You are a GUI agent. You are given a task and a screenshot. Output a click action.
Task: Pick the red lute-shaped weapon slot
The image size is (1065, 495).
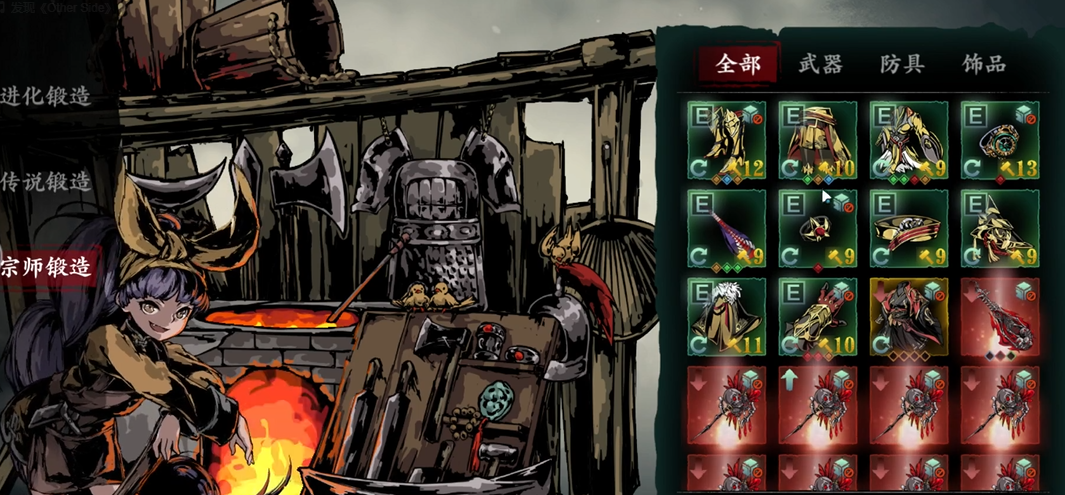[x=998, y=318]
